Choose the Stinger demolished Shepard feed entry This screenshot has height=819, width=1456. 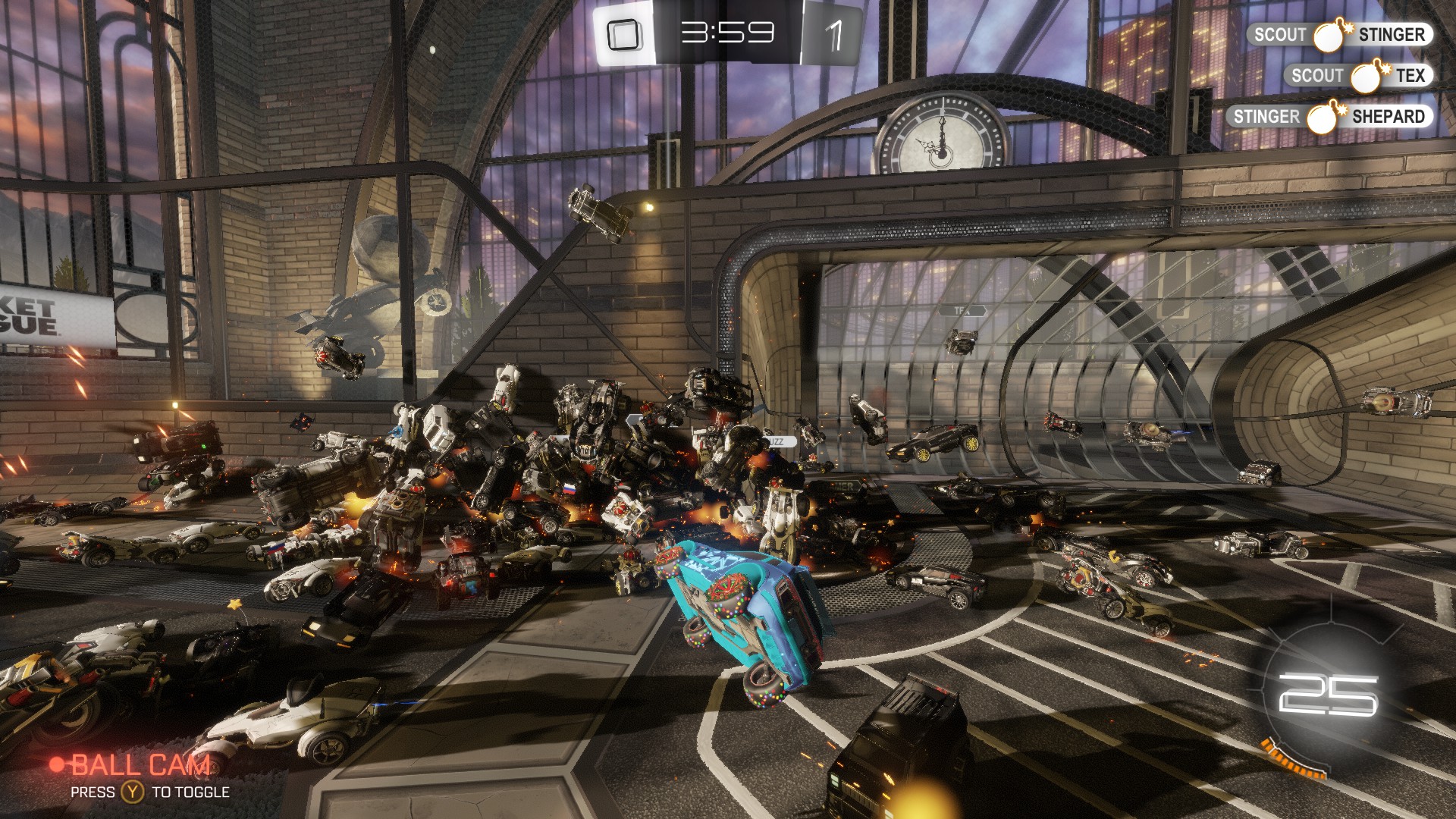pyautogui.click(x=1329, y=117)
